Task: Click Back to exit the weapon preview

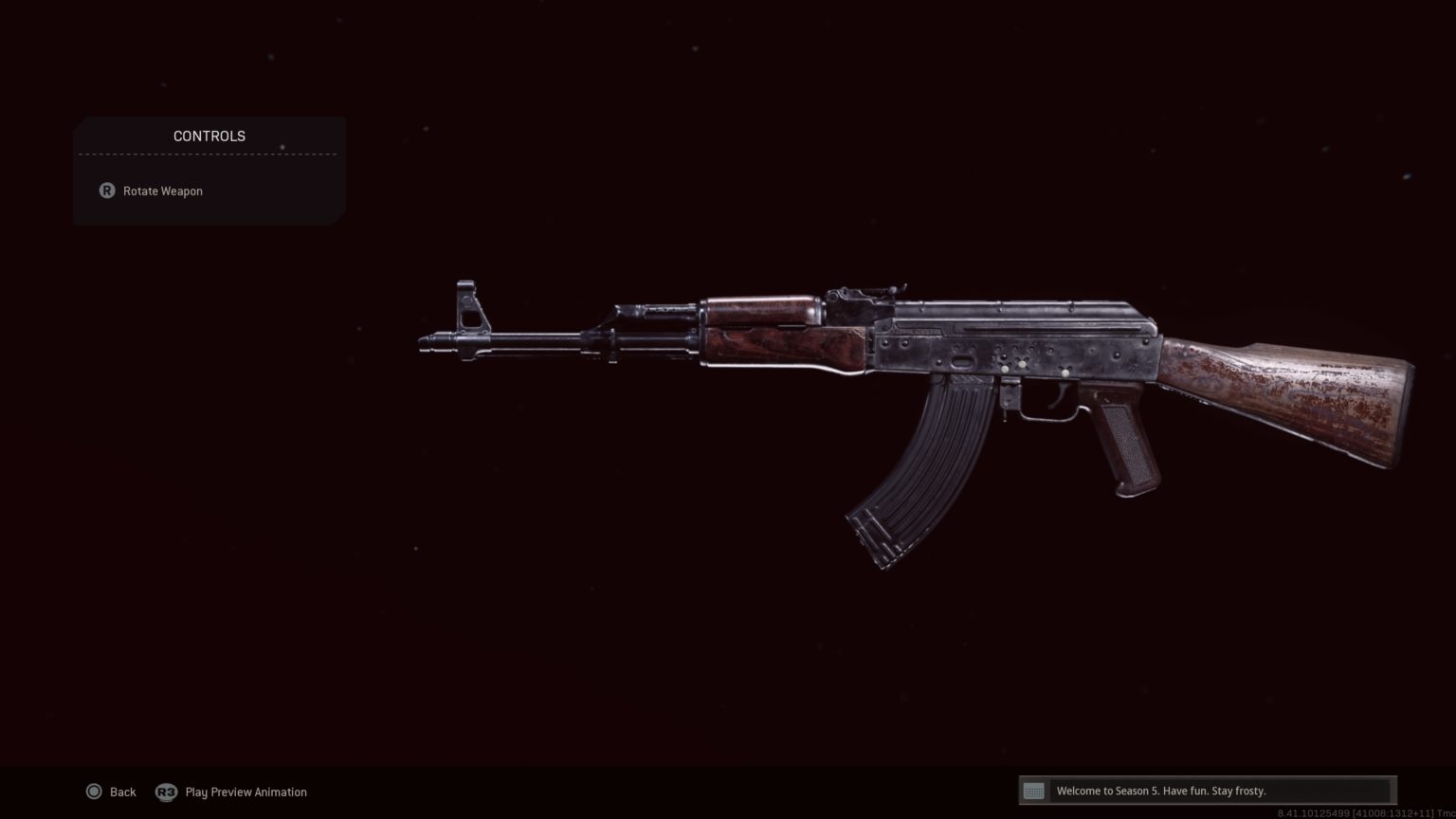Action: pyautogui.click(x=122, y=792)
